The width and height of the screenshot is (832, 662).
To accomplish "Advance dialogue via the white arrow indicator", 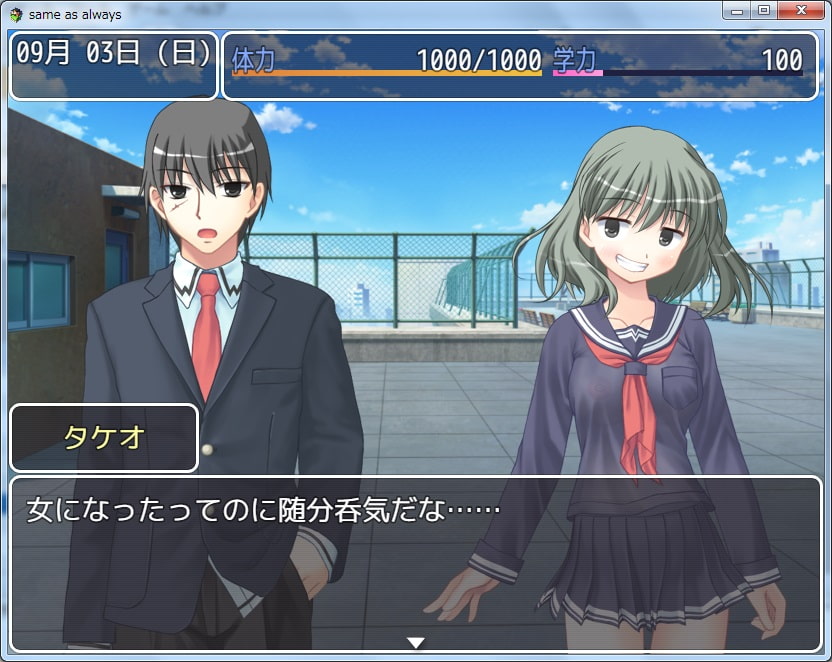I will pos(416,642).
